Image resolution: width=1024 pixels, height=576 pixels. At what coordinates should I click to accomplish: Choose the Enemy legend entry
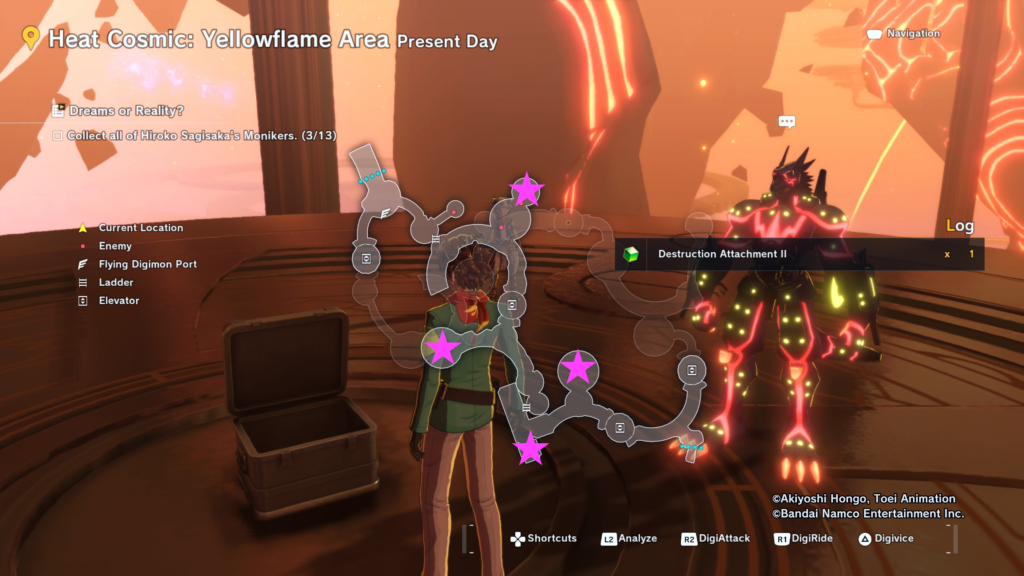115,246
